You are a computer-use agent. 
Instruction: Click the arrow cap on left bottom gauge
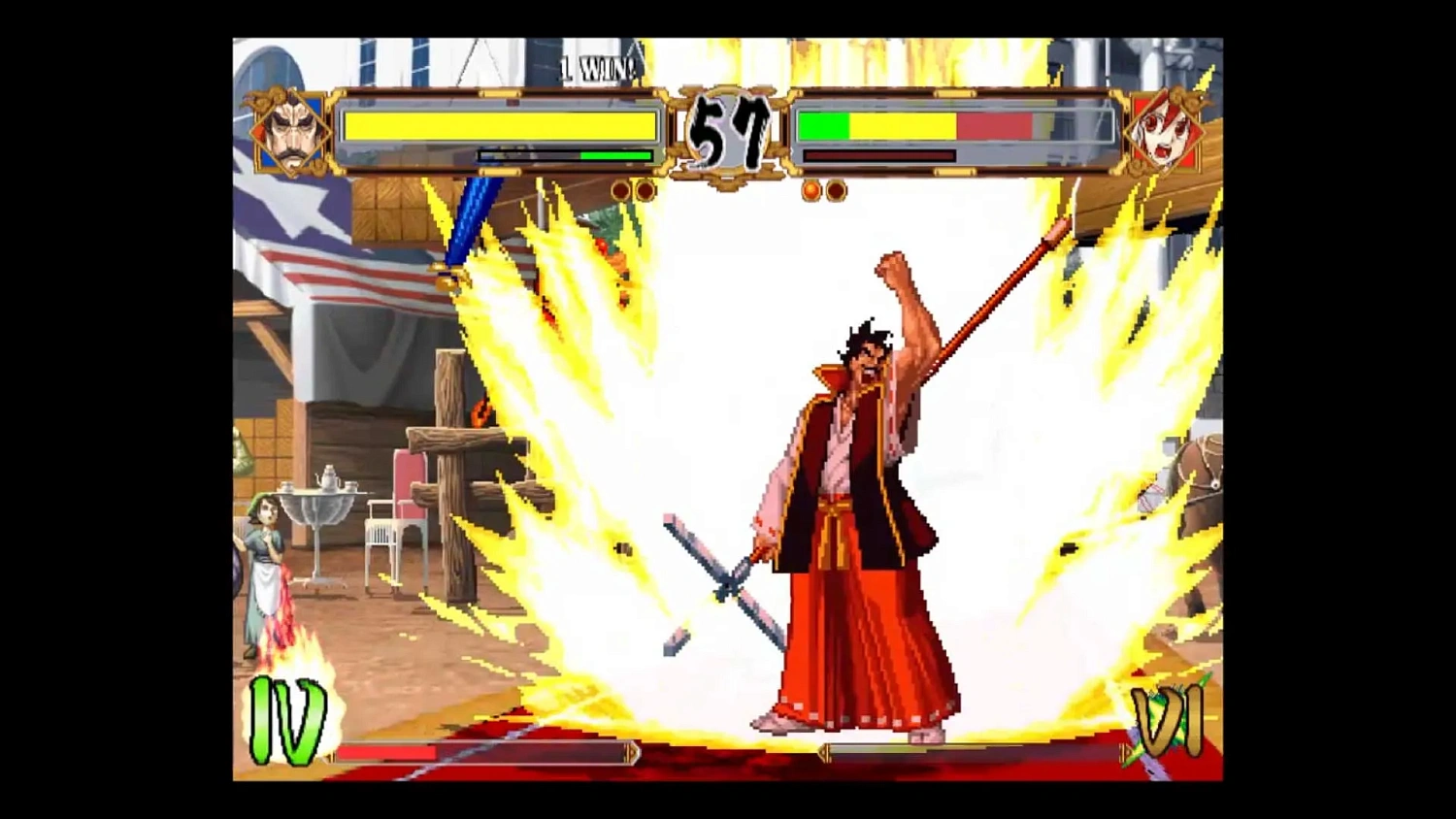633,752
